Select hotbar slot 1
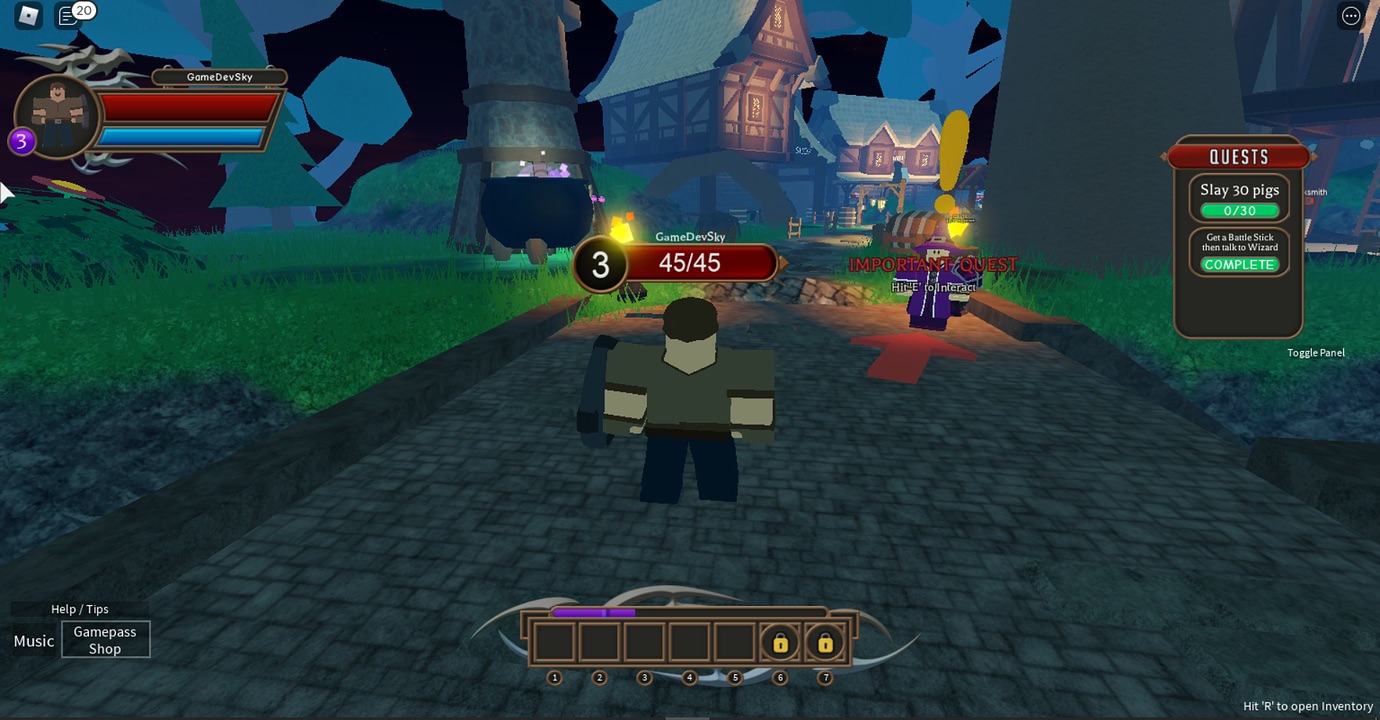1380x720 pixels. click(554, 641)
